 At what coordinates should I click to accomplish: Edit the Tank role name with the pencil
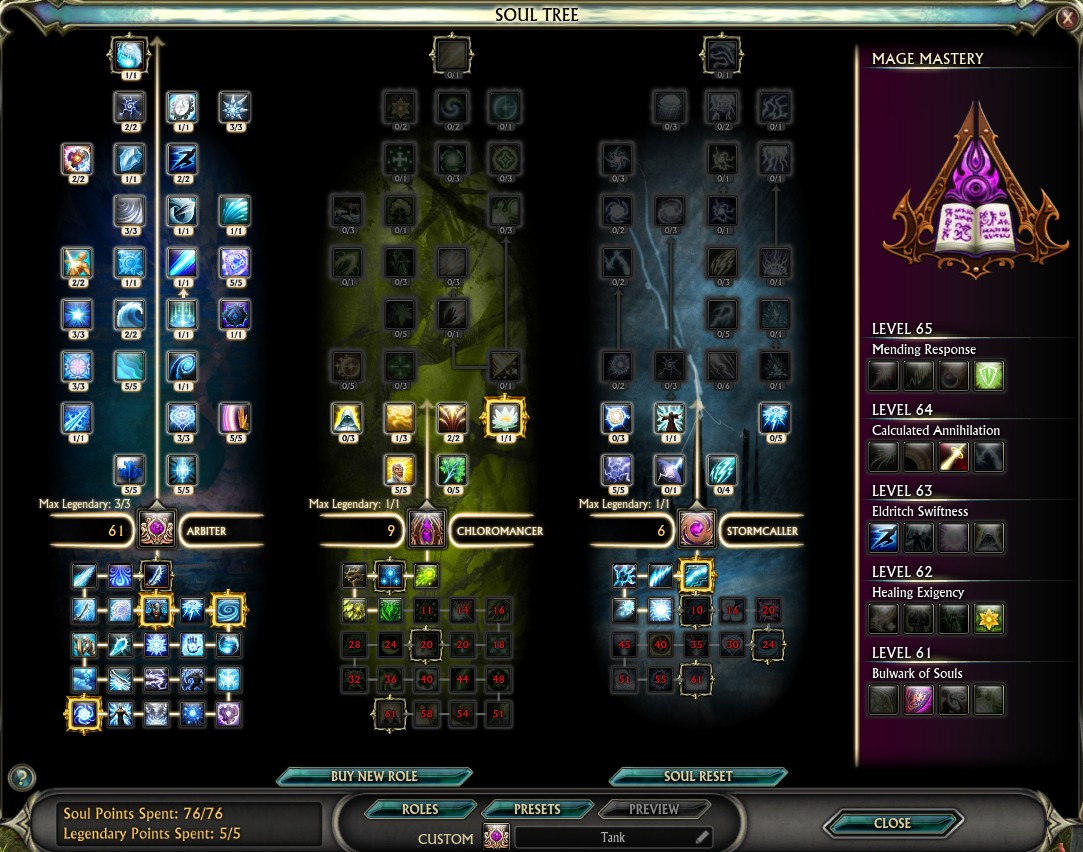point(702,837)
